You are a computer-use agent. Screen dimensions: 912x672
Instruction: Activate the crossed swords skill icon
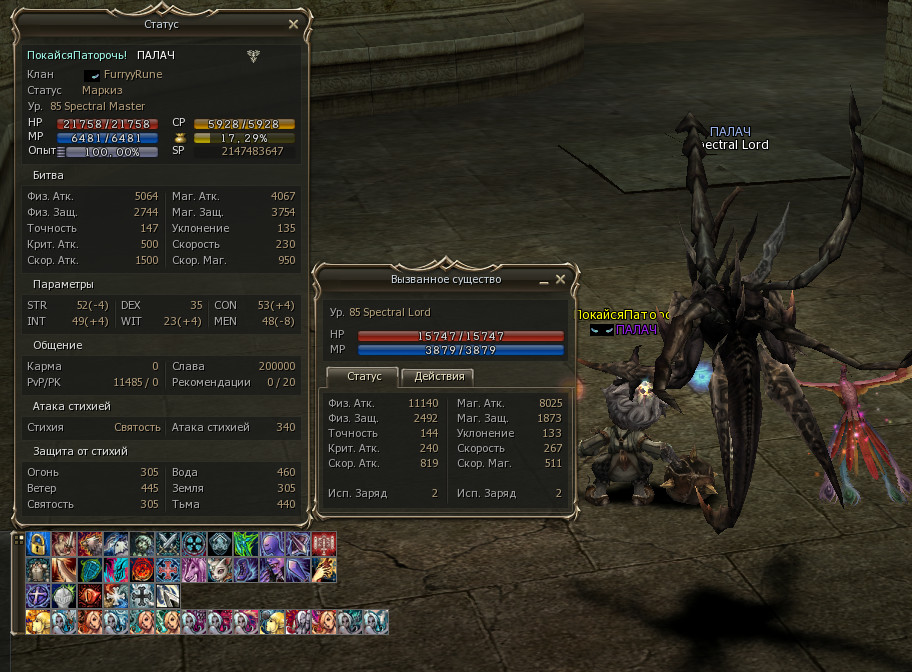point(168,544)
